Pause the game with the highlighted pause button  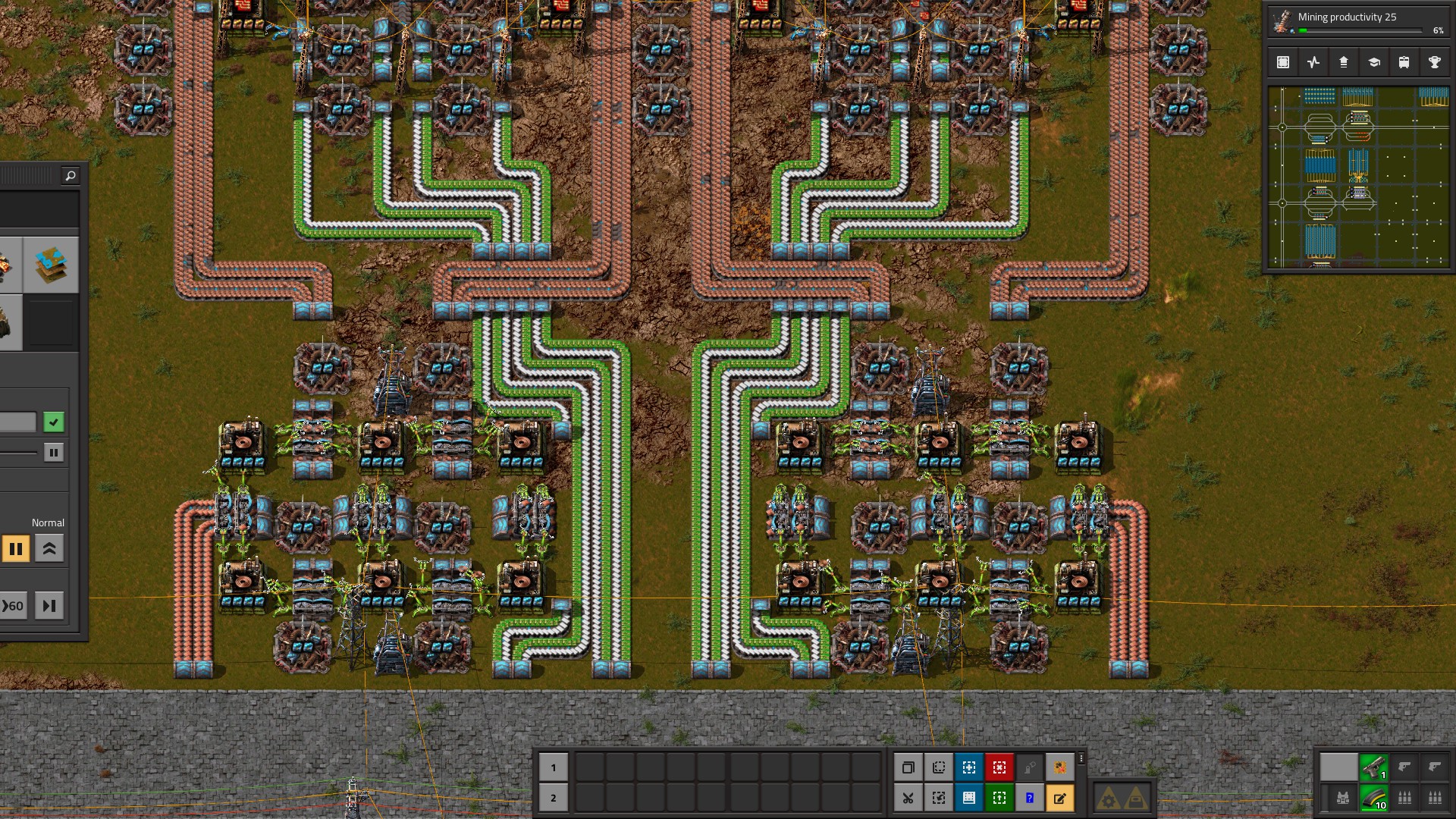(17, 548)
